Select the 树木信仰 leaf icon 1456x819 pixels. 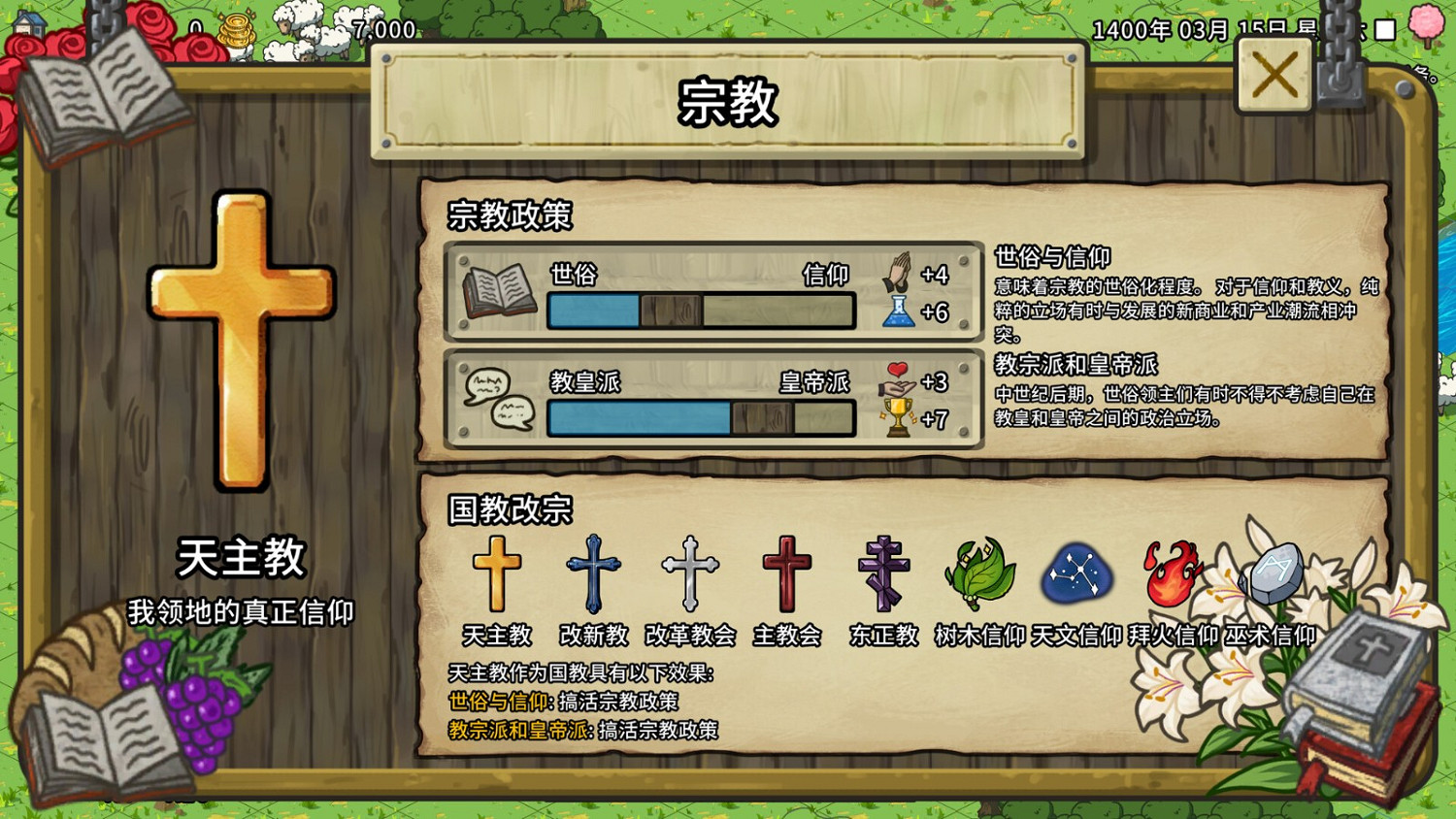pyautogui.click(x=979, y=573)
